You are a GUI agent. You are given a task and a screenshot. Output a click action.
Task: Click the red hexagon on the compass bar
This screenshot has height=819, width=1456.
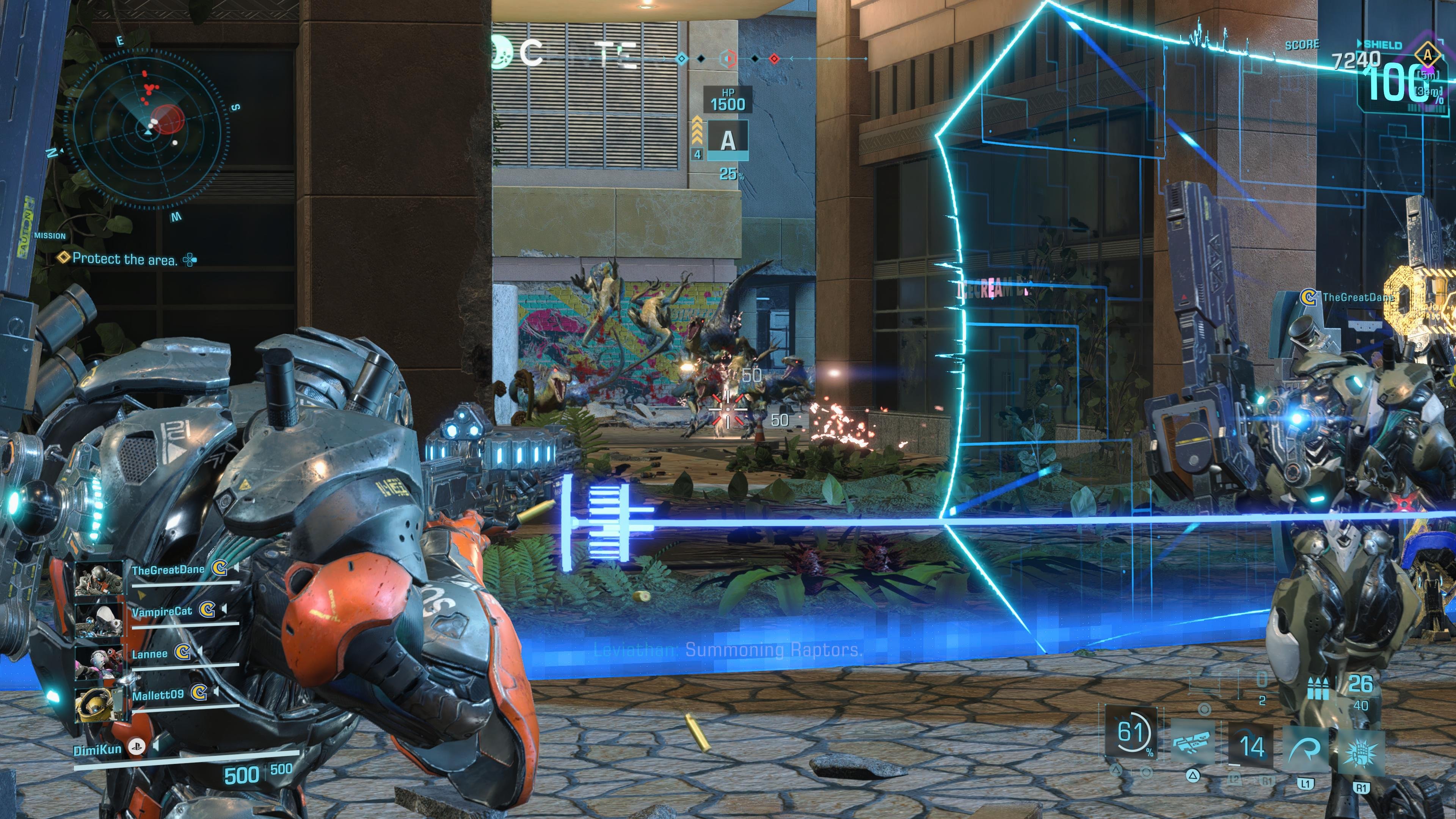point(728,58)
